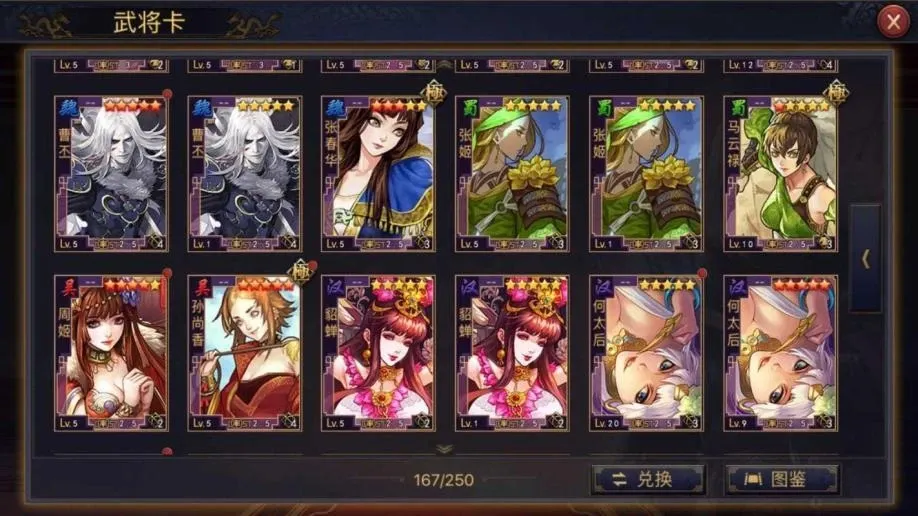Viewport: 918px width, 516px height.
Task: Select the 马云禄 card
Action: (x=780, y=173)
